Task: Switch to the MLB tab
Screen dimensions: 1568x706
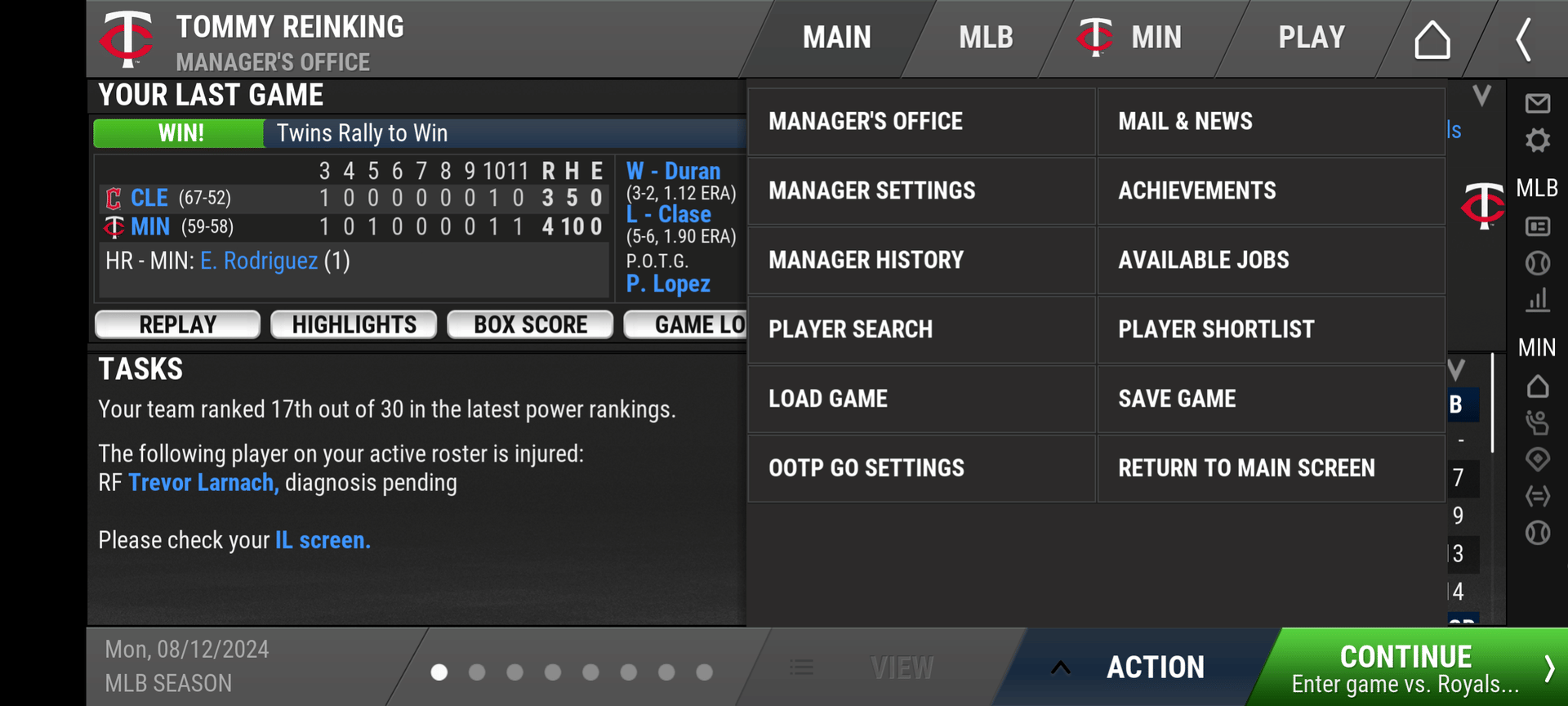Action: 986,38
